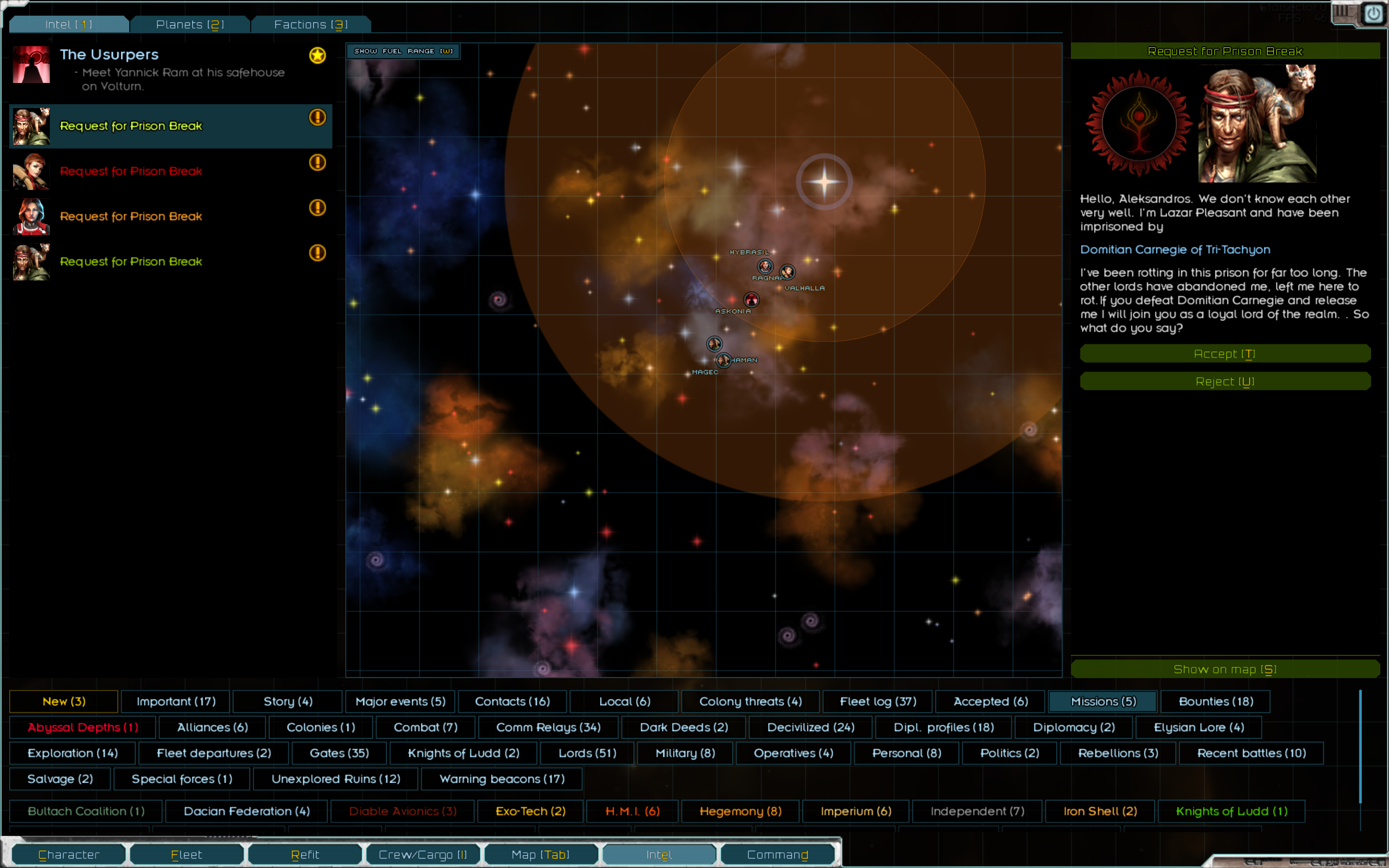Choose the red Request for Prison Break entry
This screenshot has width=1389, height=868.
[131, 171]
